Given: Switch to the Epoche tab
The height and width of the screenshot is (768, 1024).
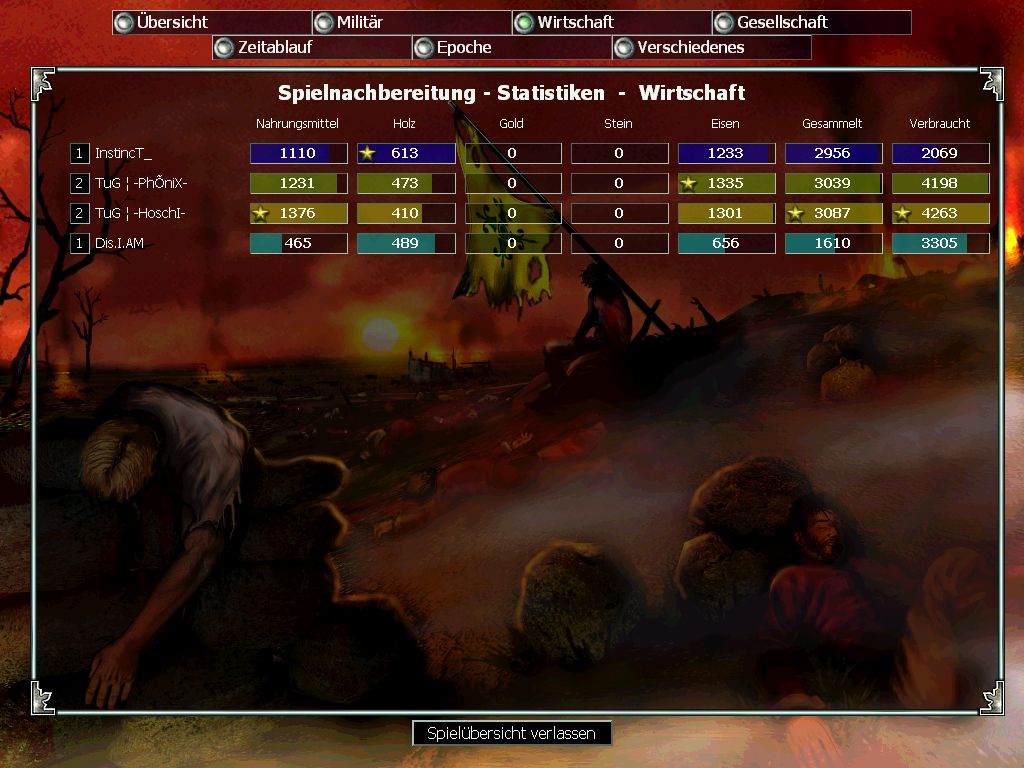Looking at the screenshot, I should tap(511, 47).
